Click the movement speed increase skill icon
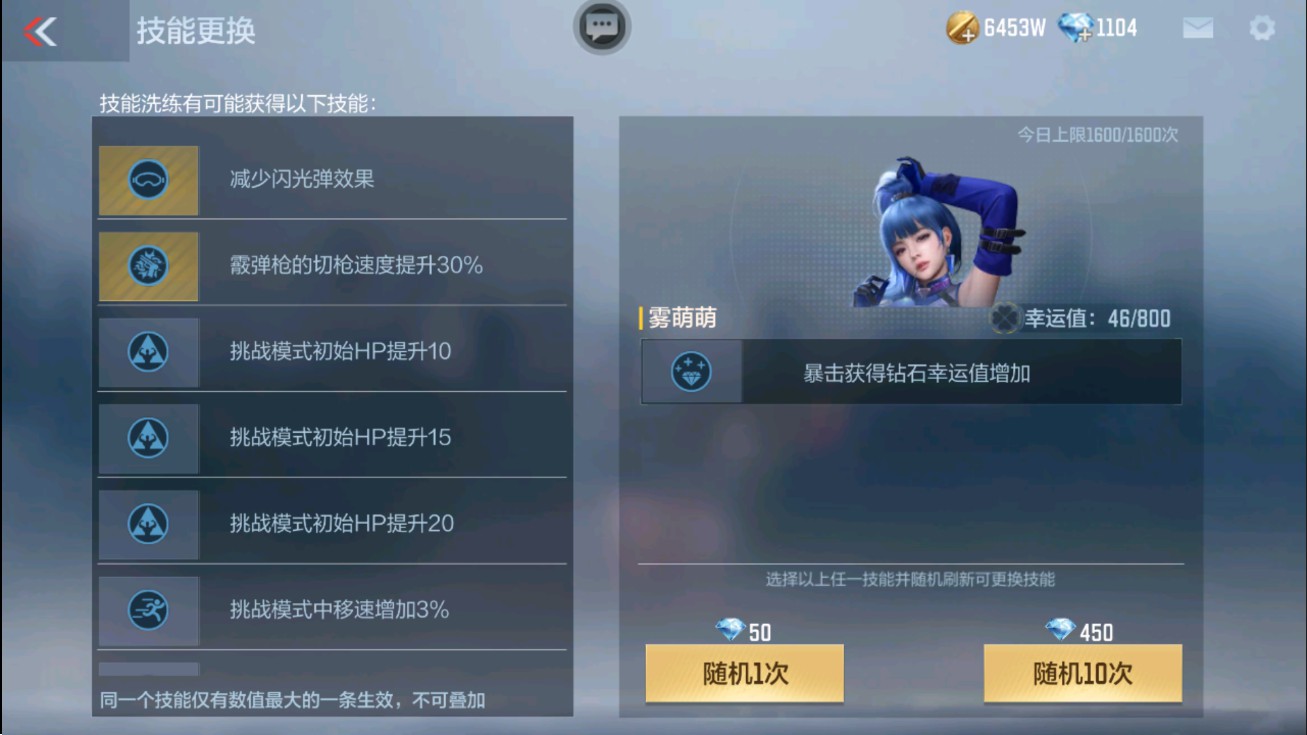Viewport: 1307px width, 735px height. tap(148, 611)
